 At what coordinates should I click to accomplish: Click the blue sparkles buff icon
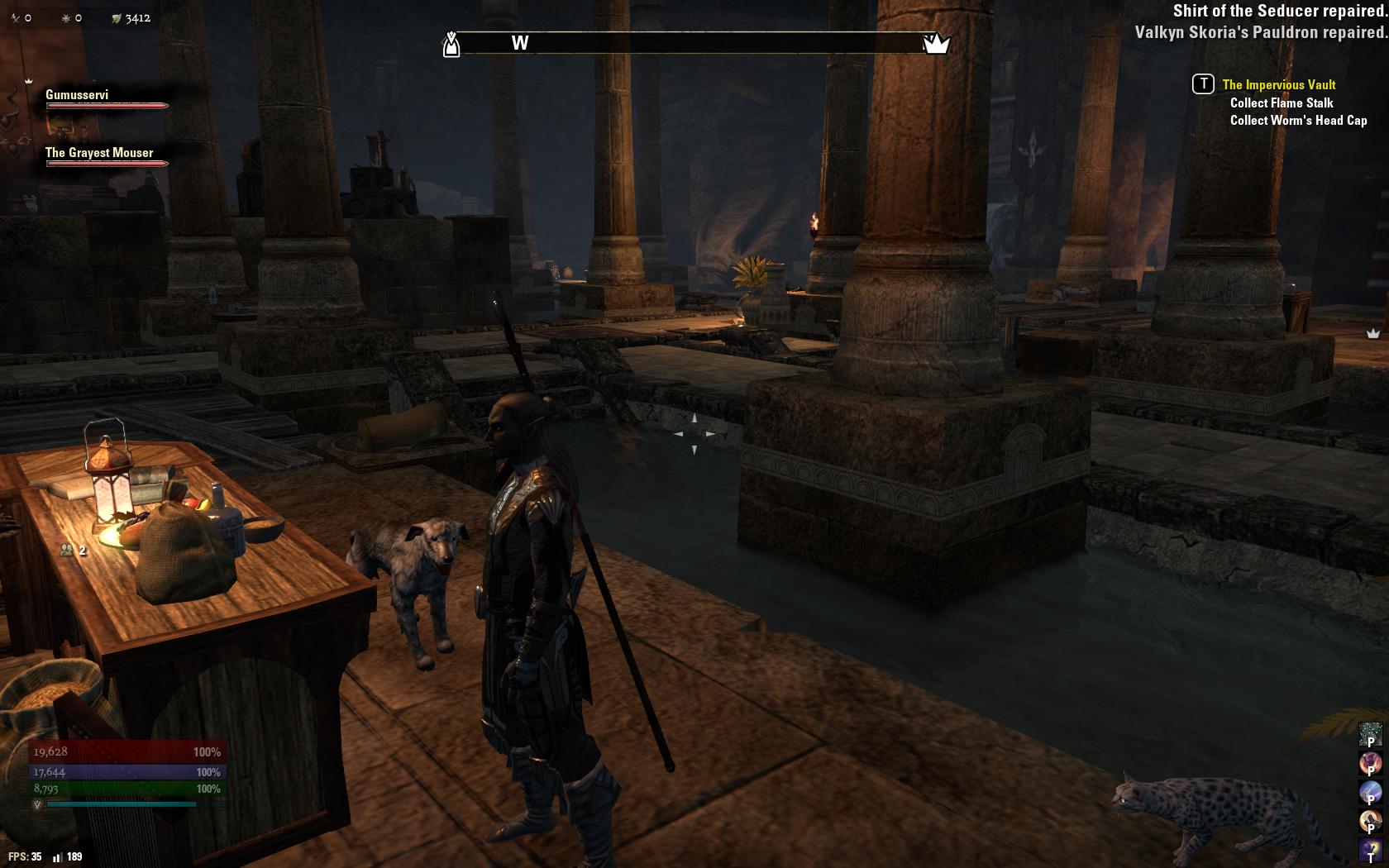tap(1370, 733)
